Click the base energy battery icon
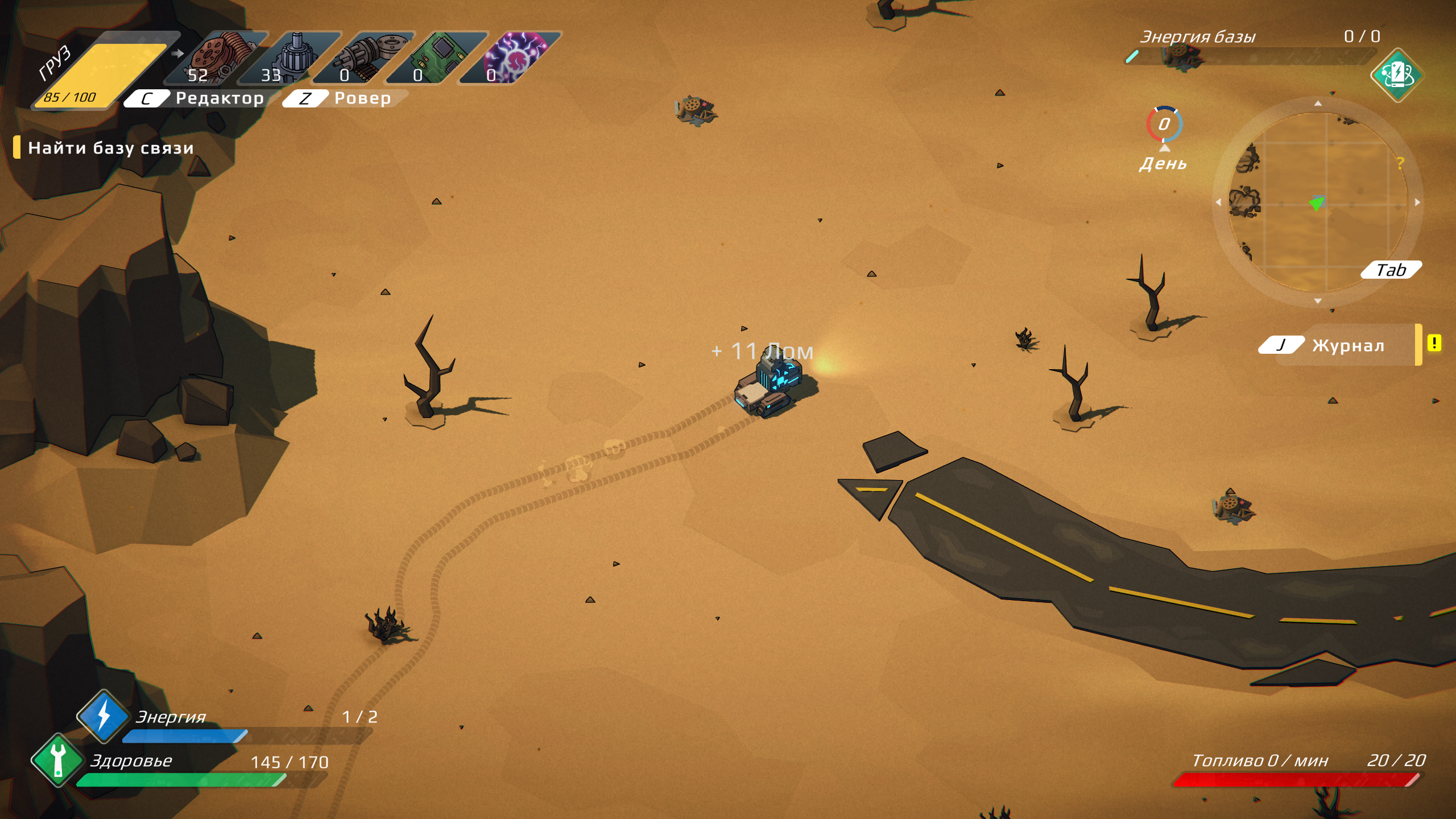The height and width of the screenshot is (819, 1456). click(1397, 75)
